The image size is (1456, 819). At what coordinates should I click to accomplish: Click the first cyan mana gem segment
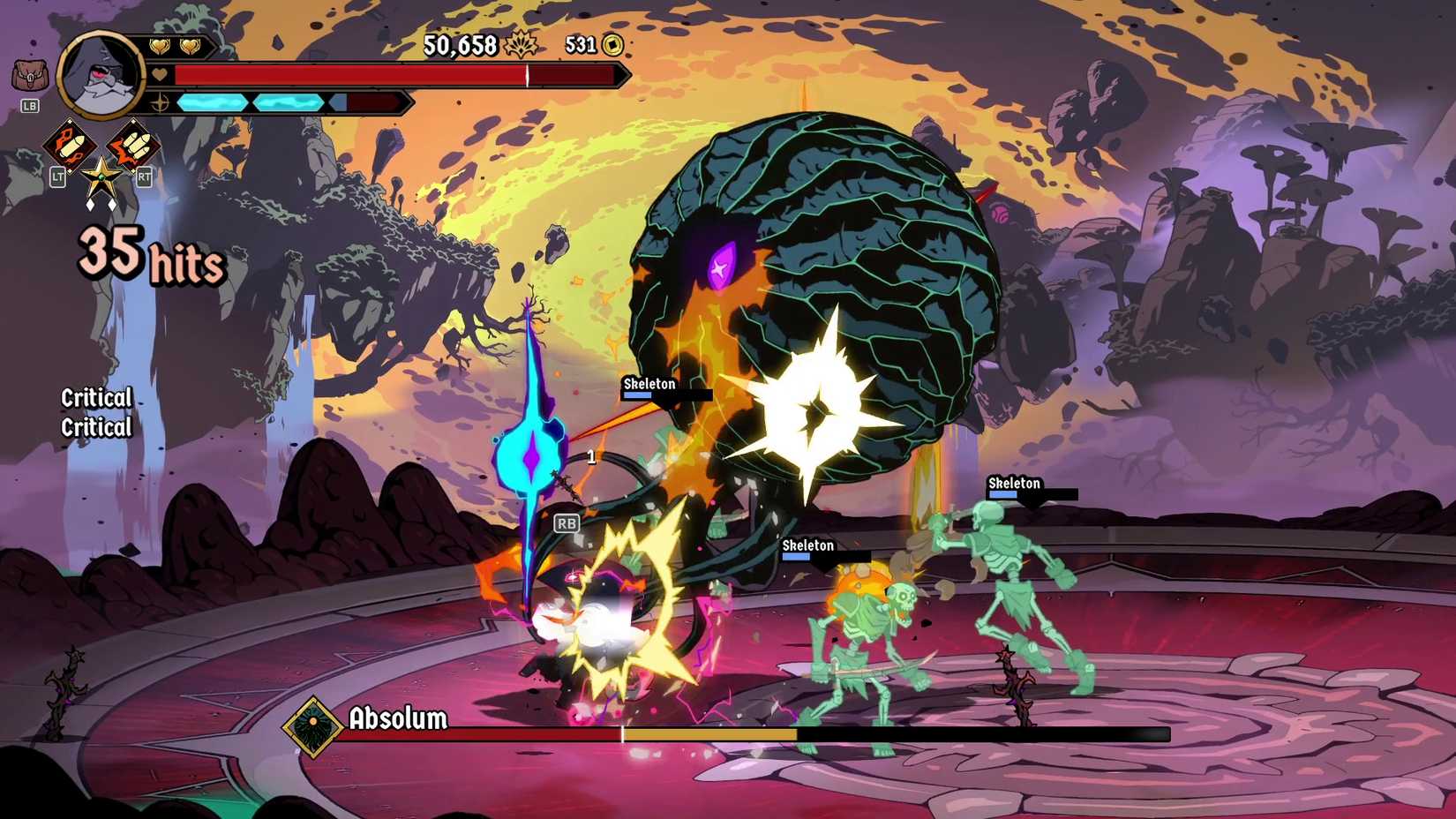click(x=211, y=101)
